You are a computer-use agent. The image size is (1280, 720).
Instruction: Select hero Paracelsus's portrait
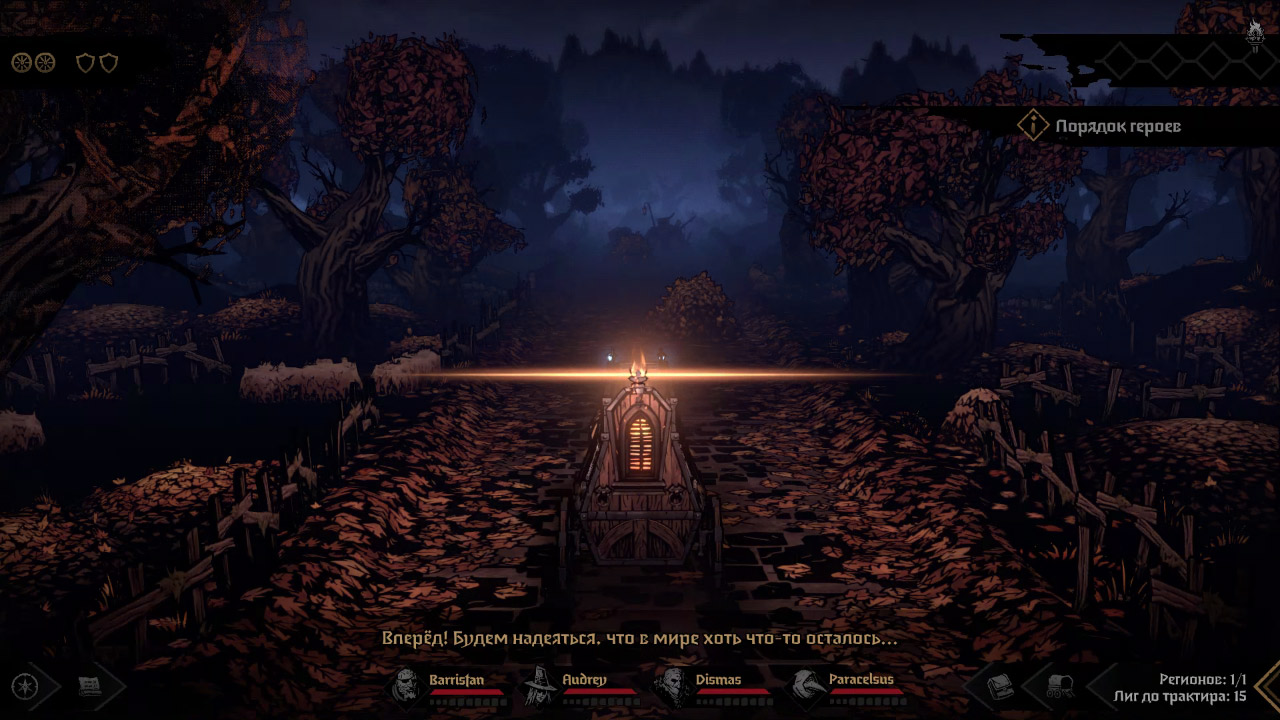click(x=805, y=687)
